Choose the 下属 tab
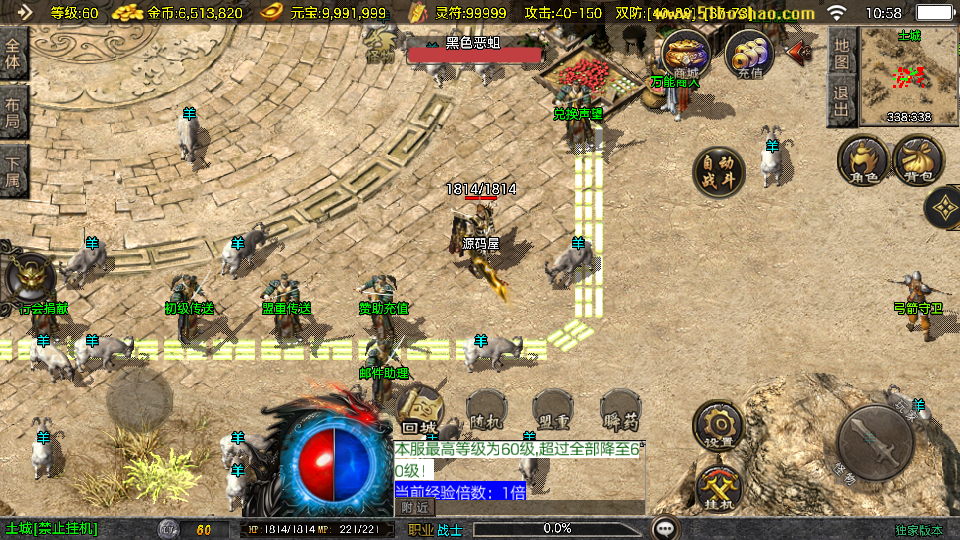The image size is (960, 540). [13, 170]
